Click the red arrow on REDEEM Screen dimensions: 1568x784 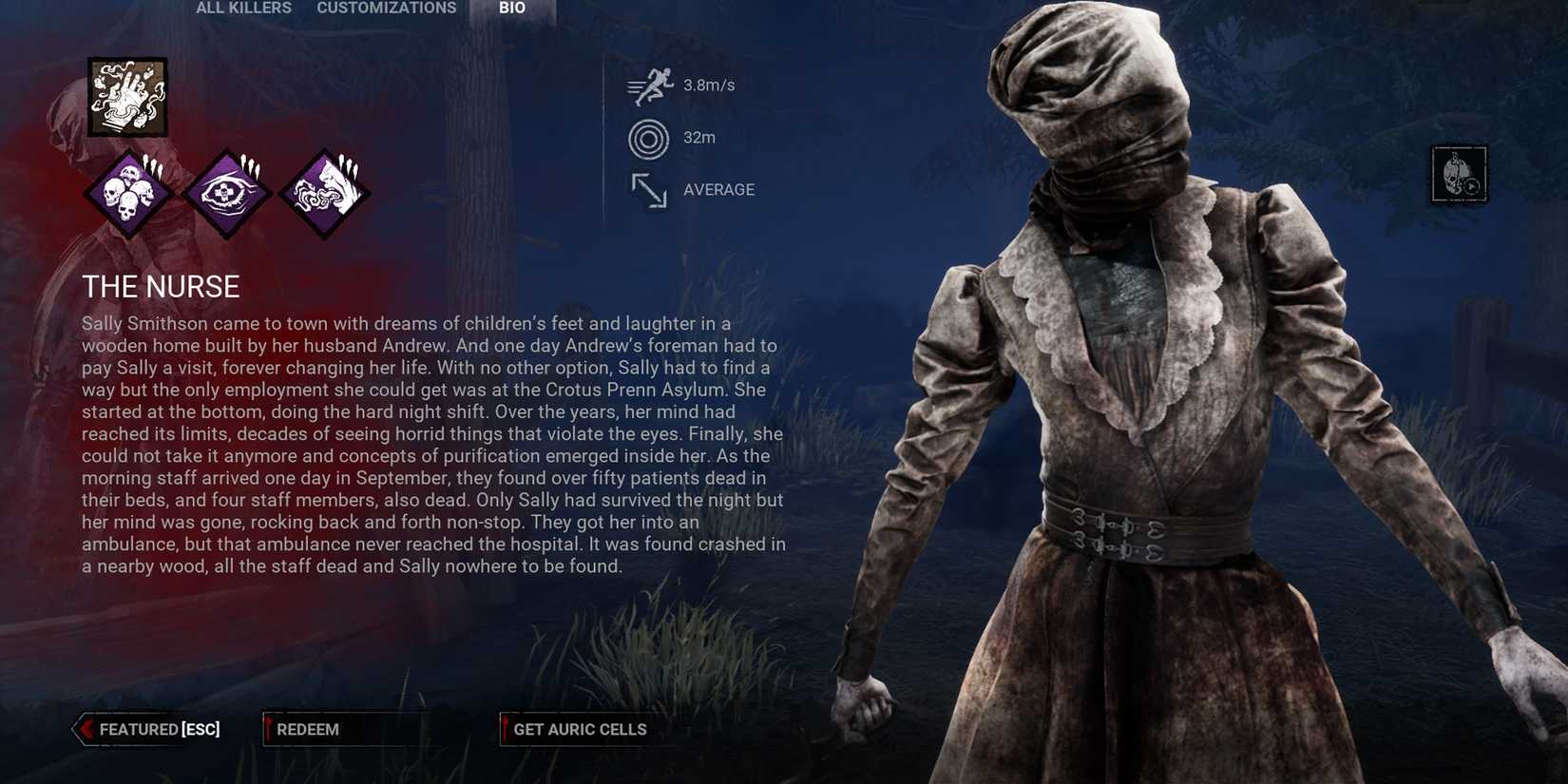tap(269, 729)
